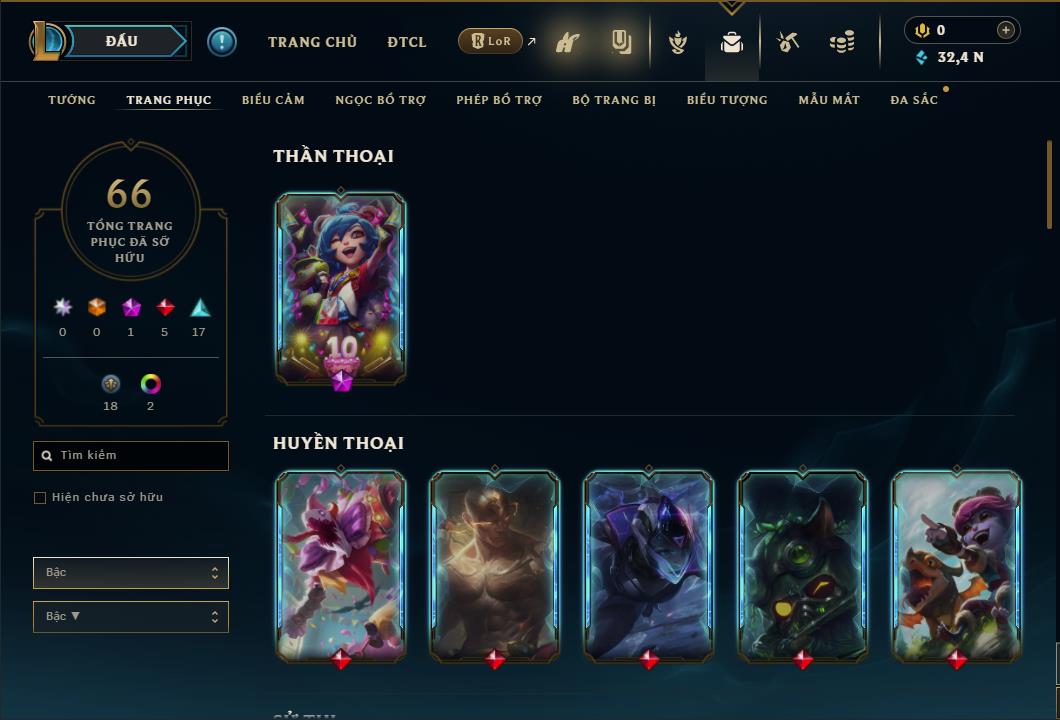The height and width of the screenshot is (720, 1060).
Task: Open the MẪU MẮT tab
Action: (x=829, y=100)
